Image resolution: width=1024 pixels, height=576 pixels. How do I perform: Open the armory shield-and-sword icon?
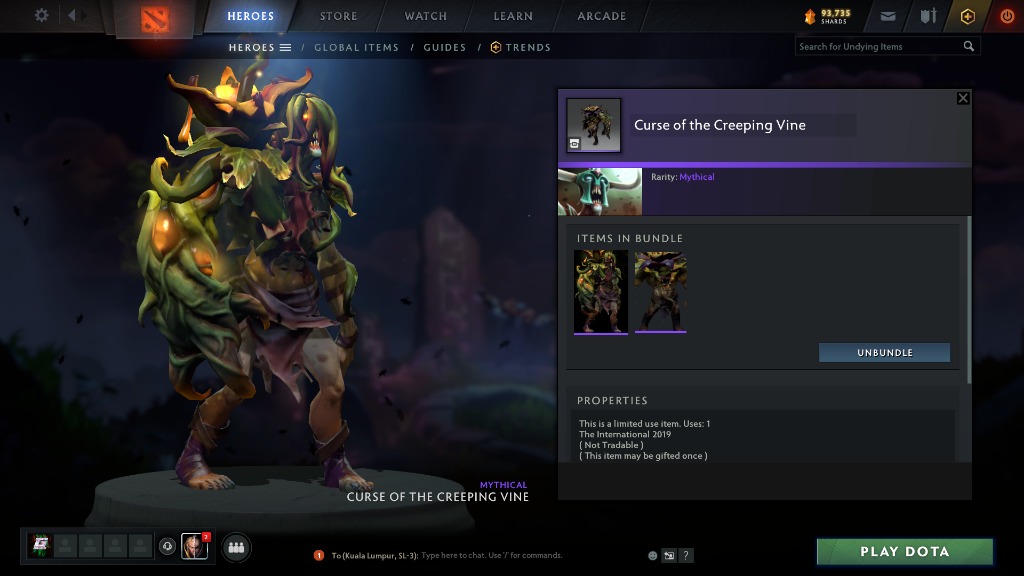click(928, 16)
